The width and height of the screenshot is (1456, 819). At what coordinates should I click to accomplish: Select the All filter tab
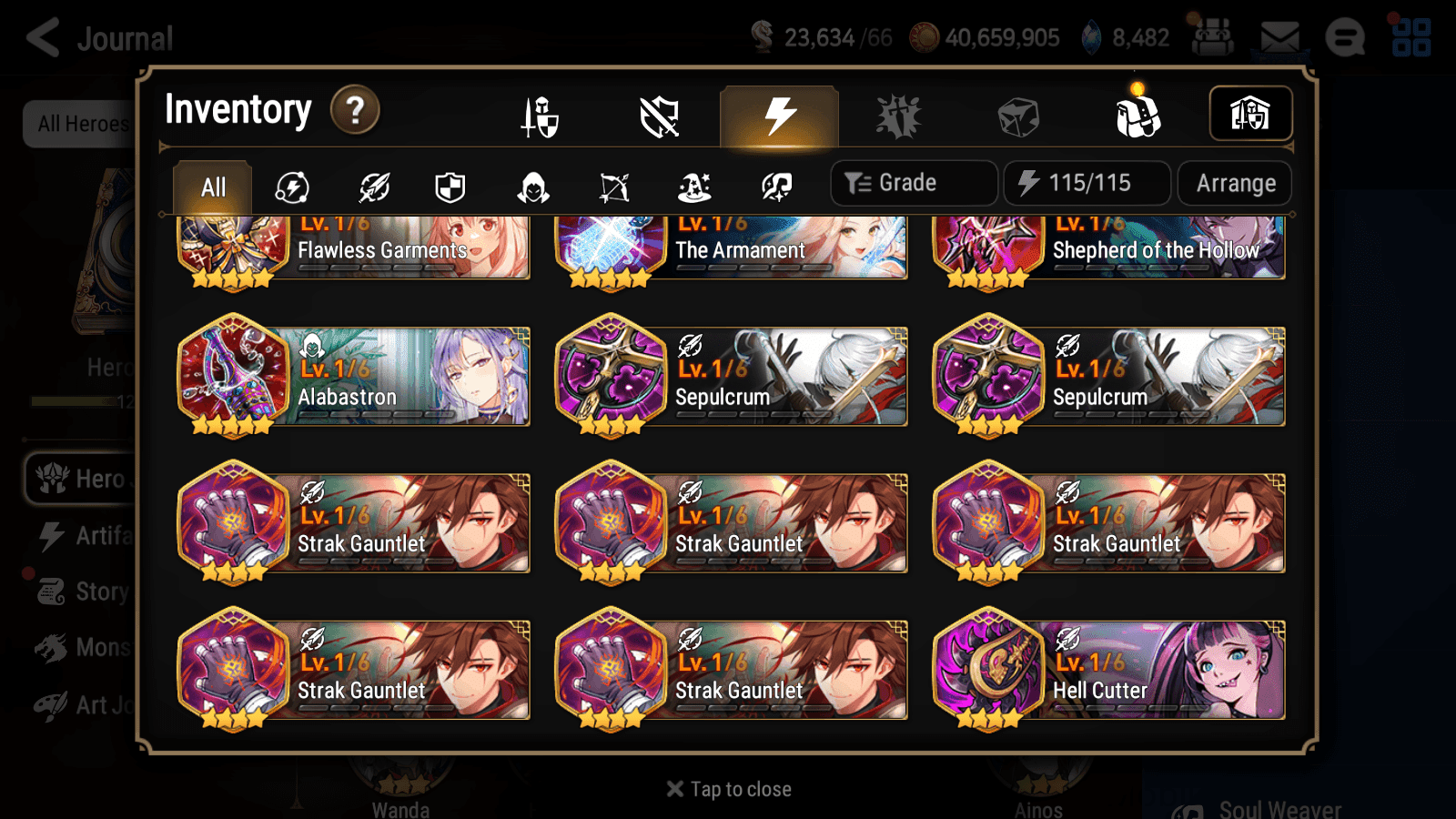(211, 187)
